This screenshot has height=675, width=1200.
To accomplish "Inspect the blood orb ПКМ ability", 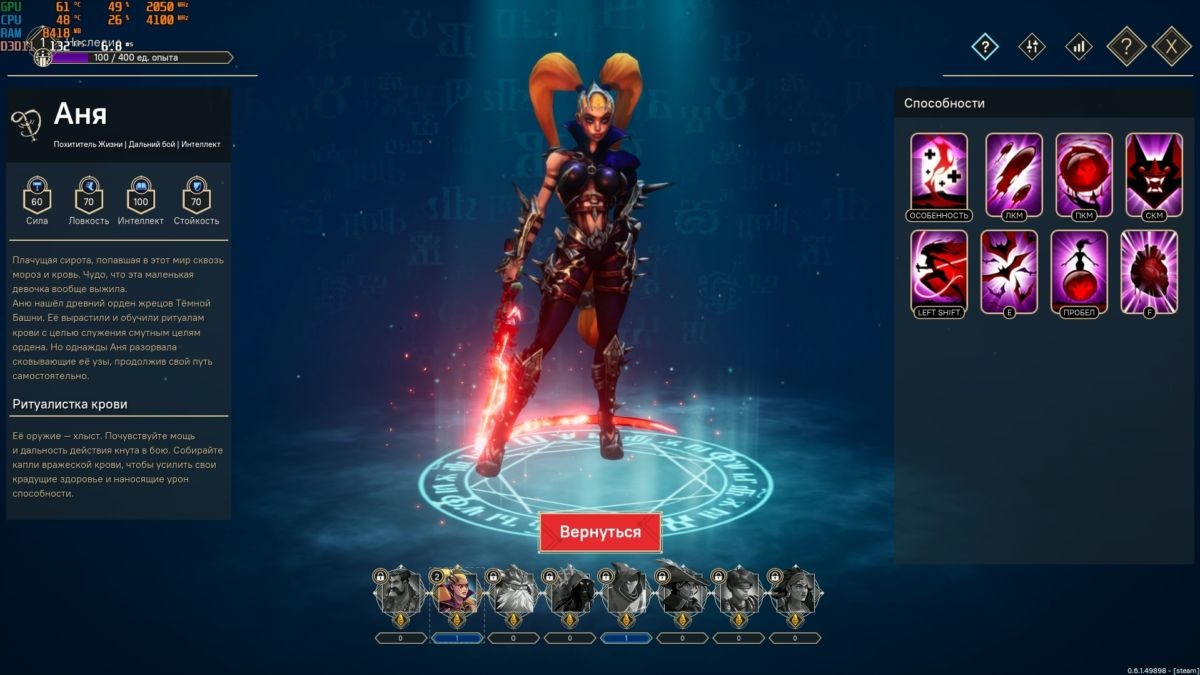I will point(1084,172).
